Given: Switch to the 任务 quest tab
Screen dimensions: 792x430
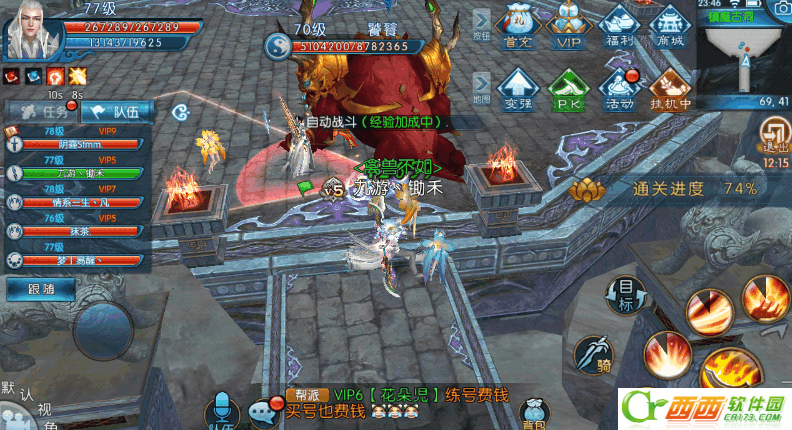Looking at the screenshot, I should 41,111.
